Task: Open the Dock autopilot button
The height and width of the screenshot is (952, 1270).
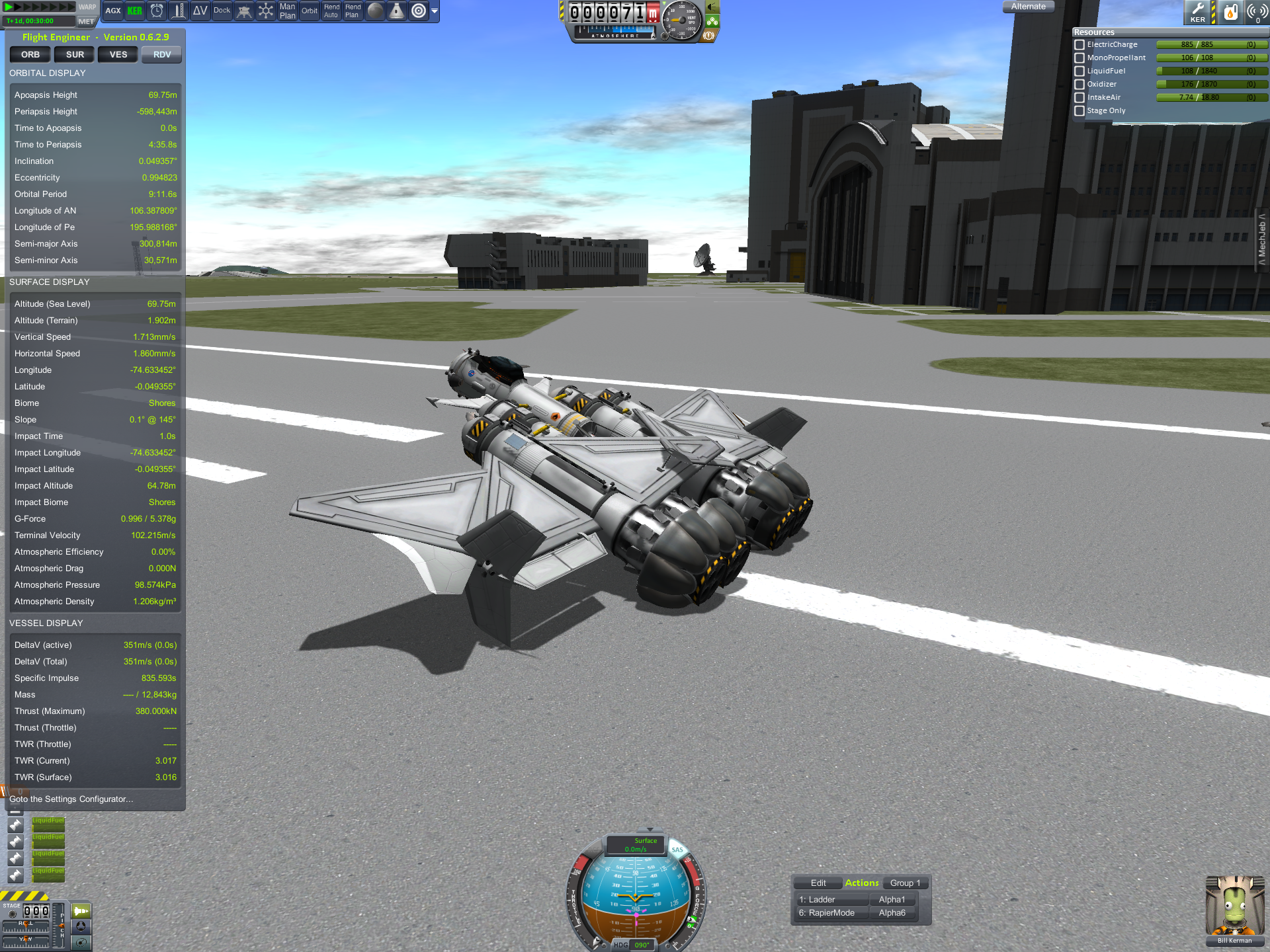Action: [222, 11]
